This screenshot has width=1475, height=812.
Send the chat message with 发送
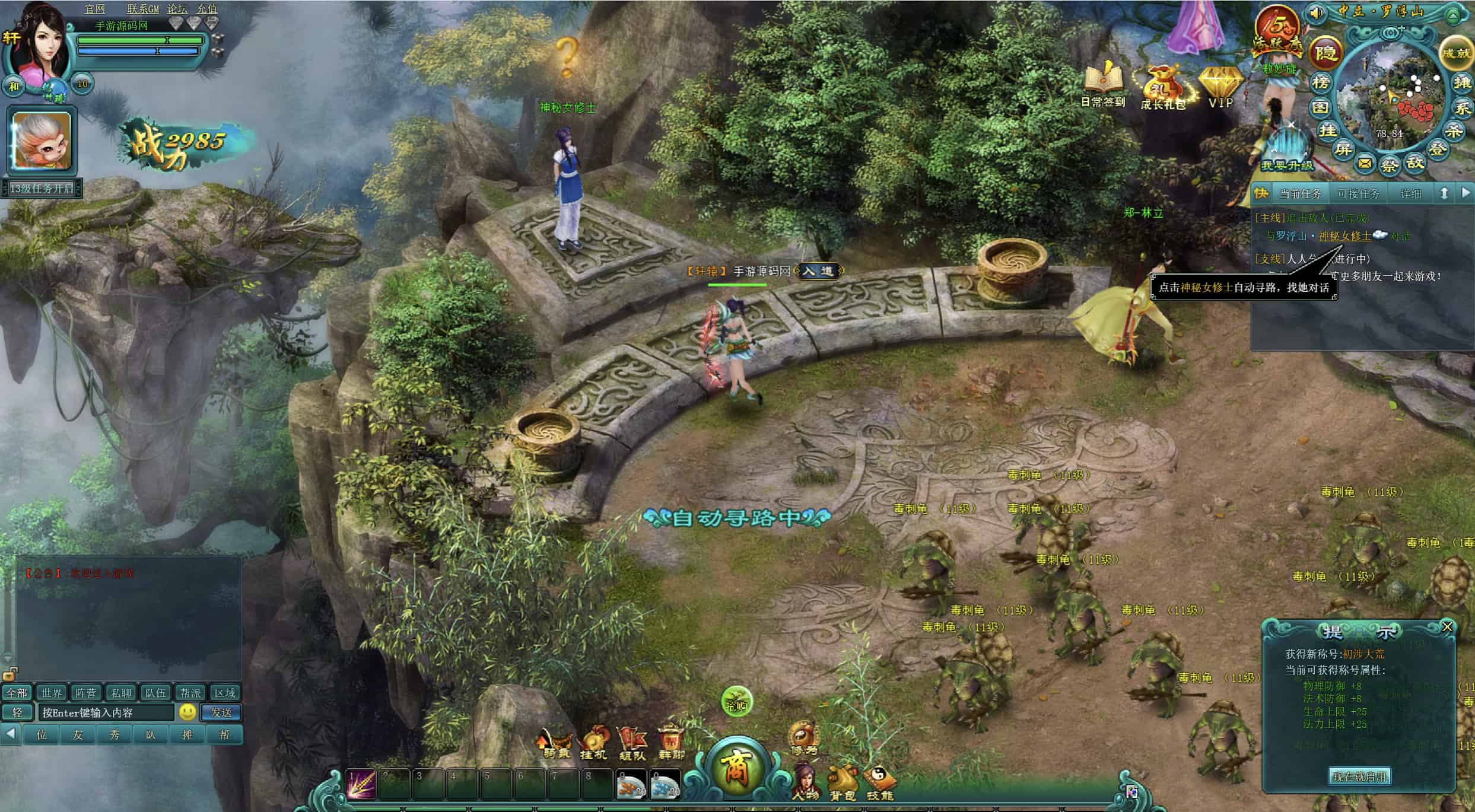click(221, 712)
